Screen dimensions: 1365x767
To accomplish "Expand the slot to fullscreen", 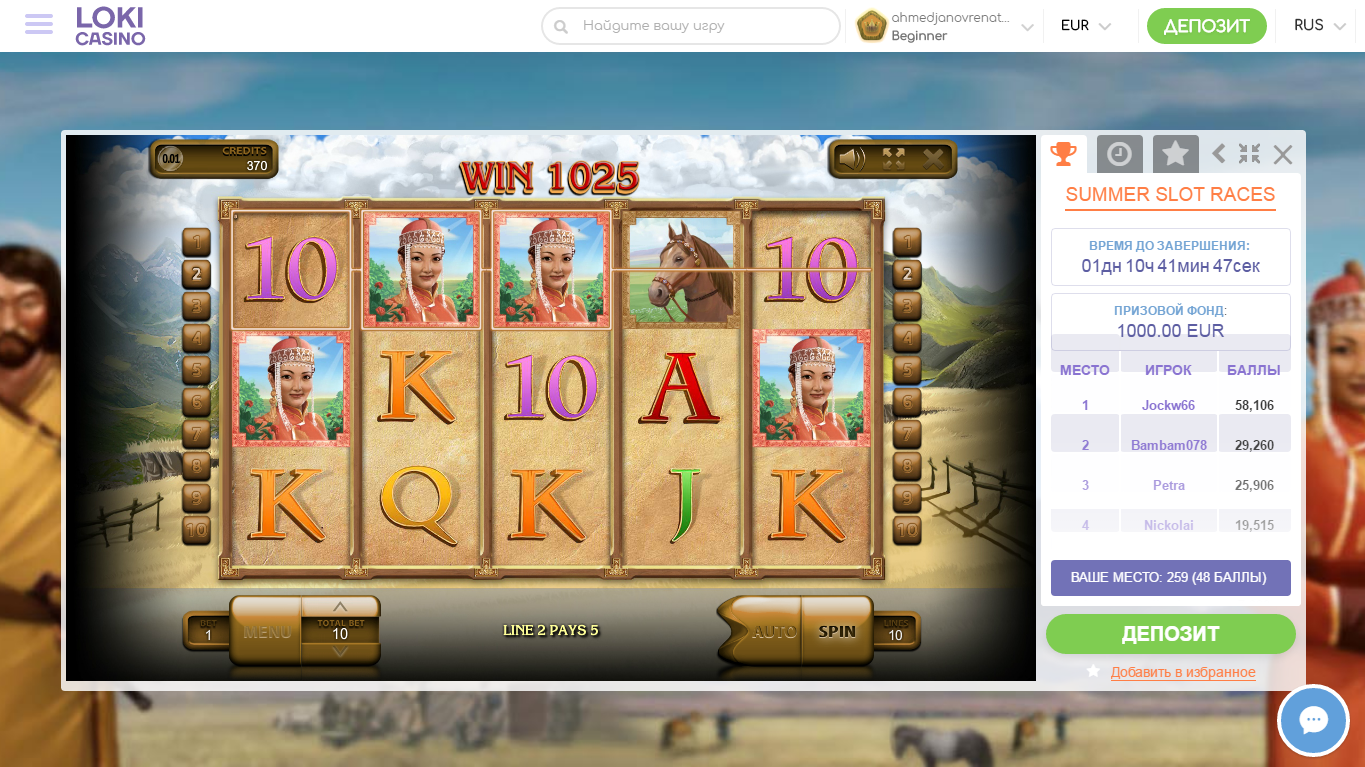I will 893,159.
